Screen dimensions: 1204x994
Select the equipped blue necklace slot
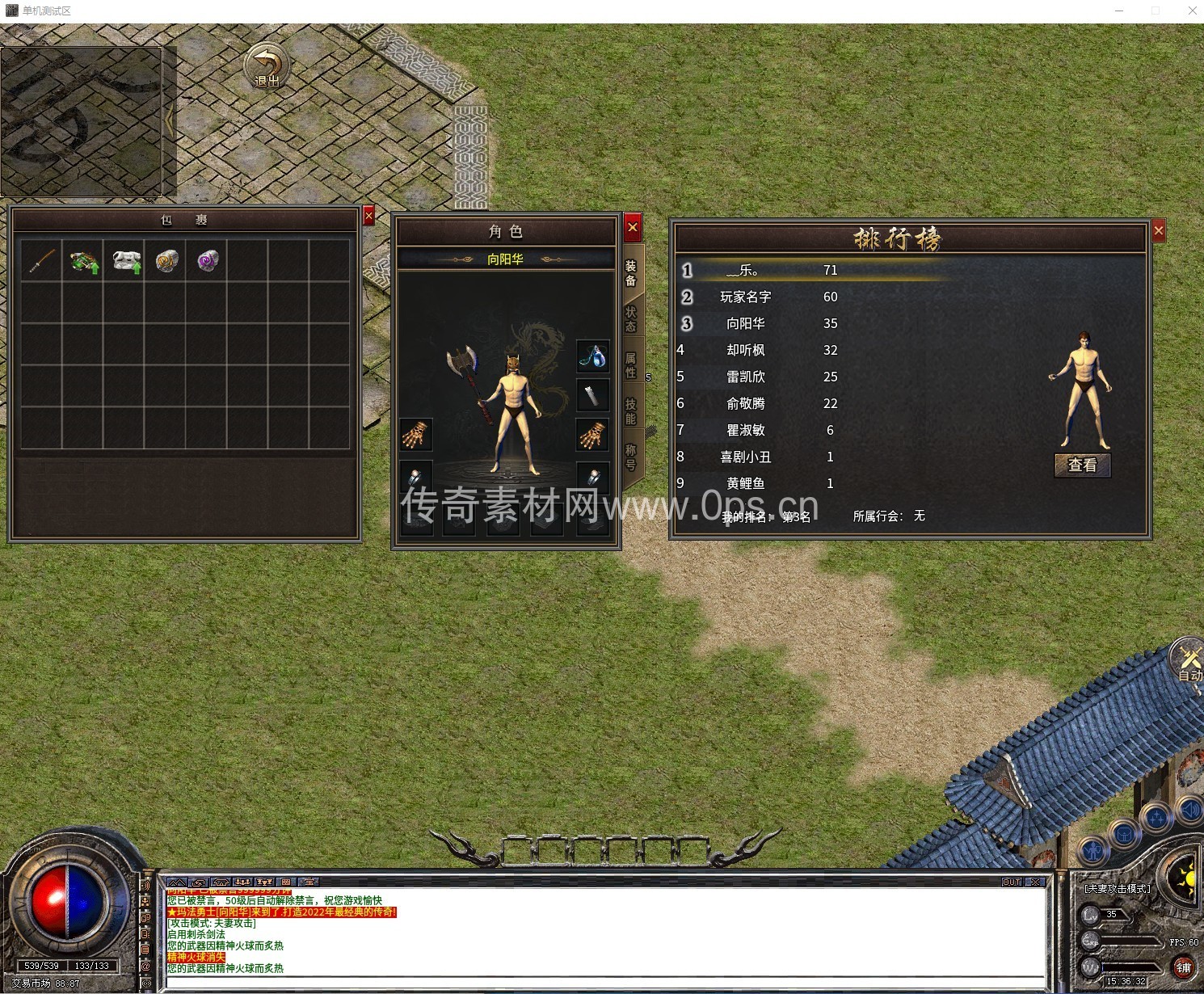(592, 356)
